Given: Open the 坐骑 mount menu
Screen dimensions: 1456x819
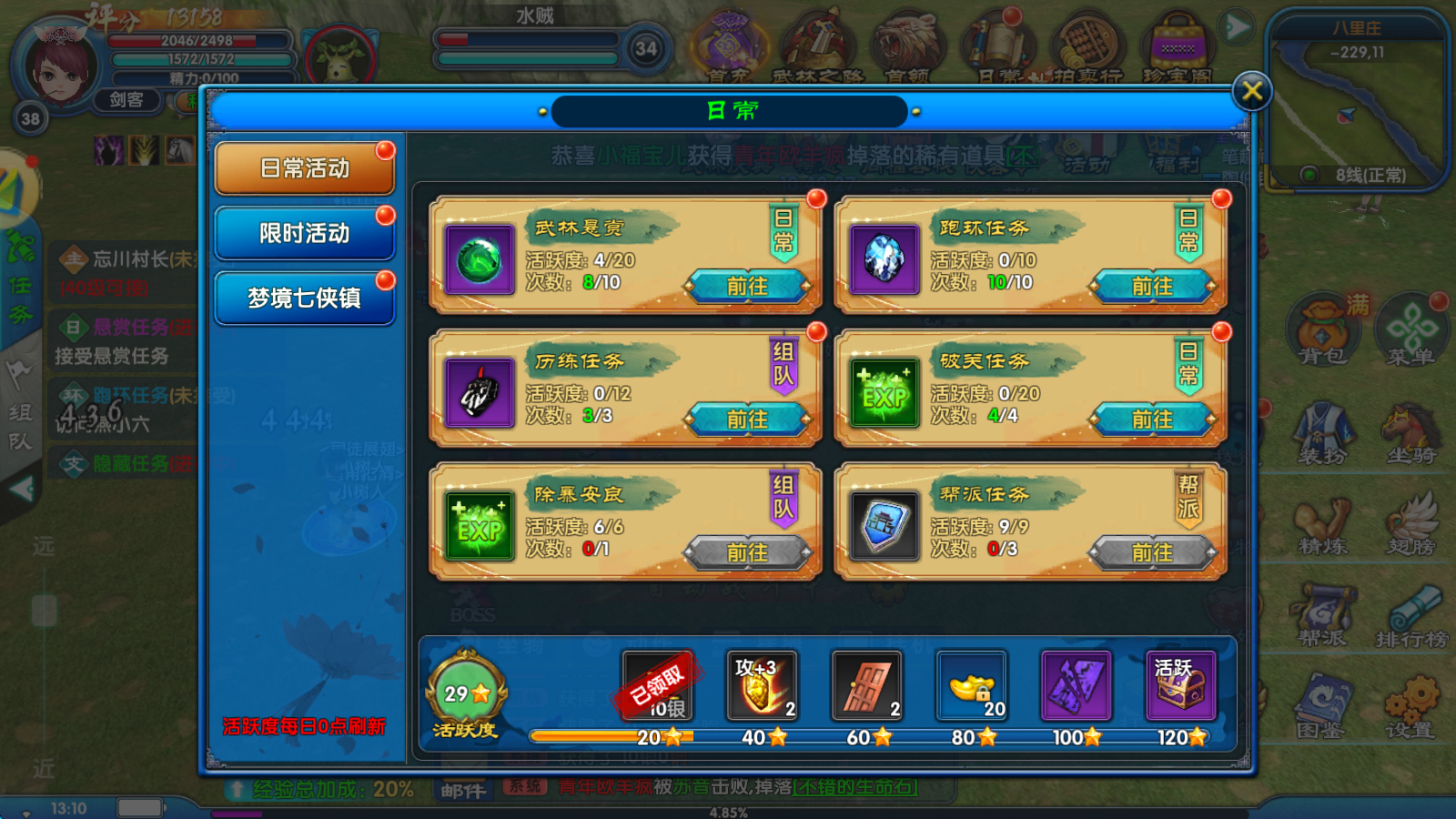Looking at the screenshot, I should point(1410,432).
